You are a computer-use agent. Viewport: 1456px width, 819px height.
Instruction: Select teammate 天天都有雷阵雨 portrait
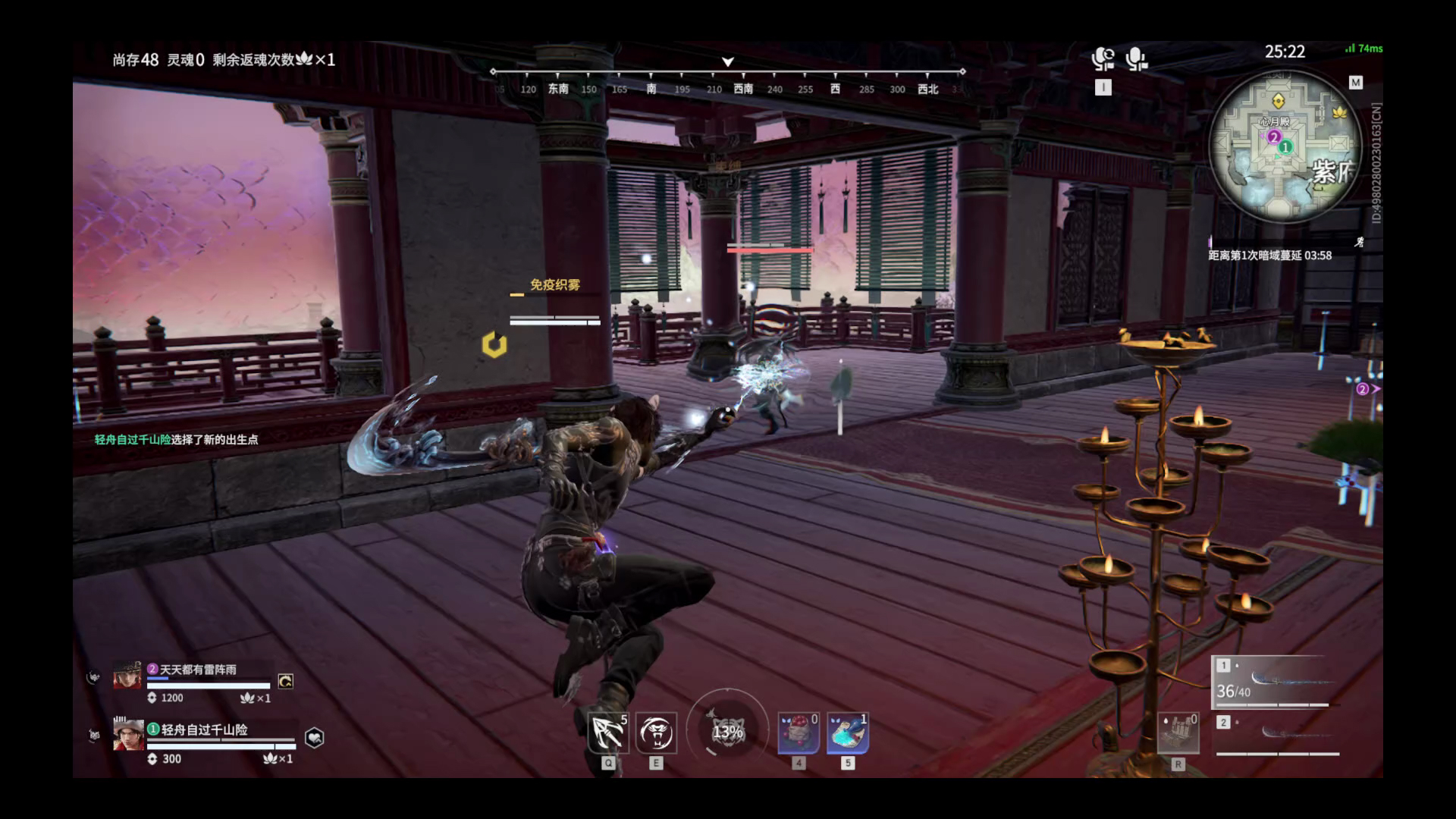127,675
